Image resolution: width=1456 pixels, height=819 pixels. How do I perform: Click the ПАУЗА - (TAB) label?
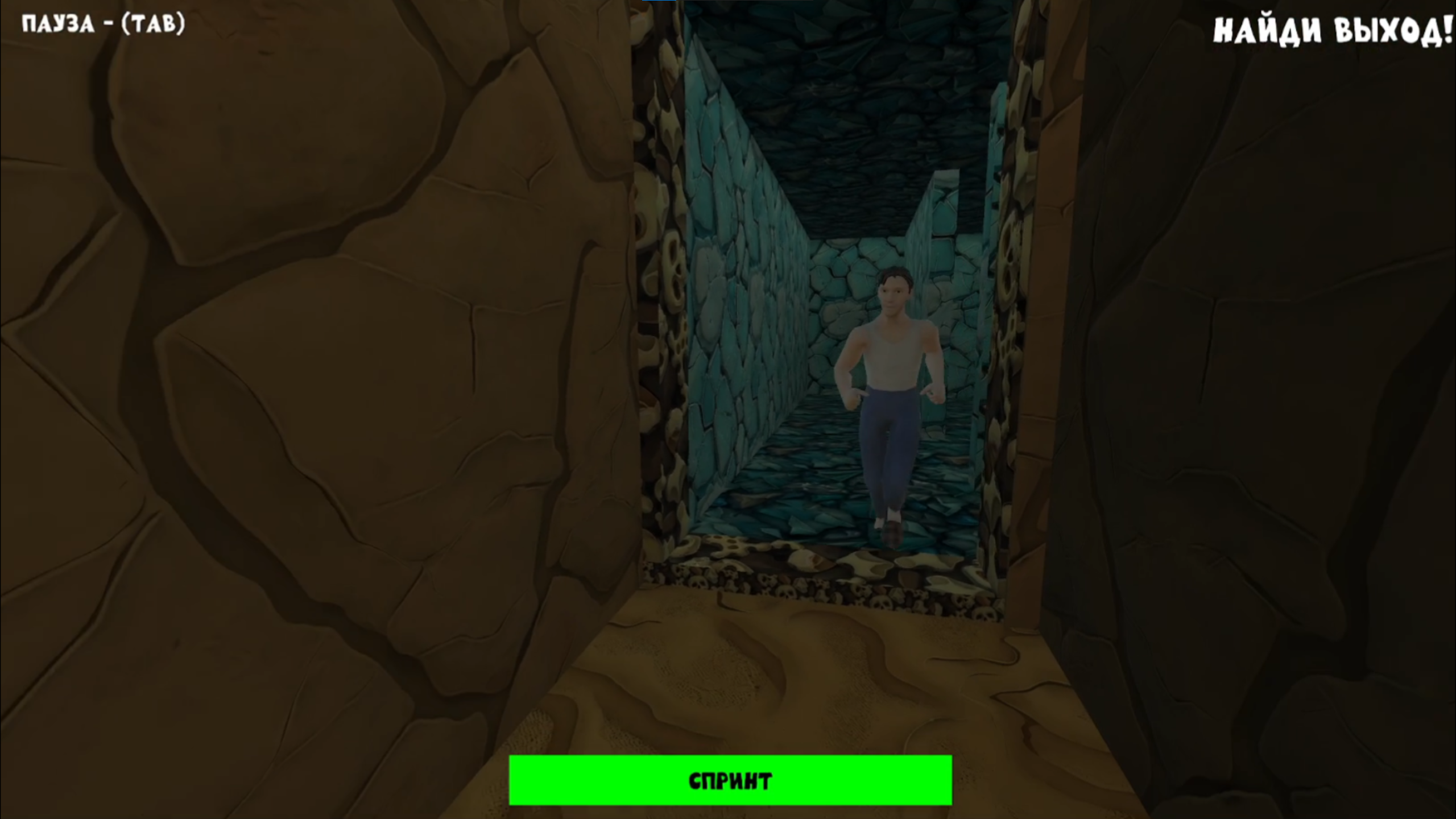pos(102,24)
